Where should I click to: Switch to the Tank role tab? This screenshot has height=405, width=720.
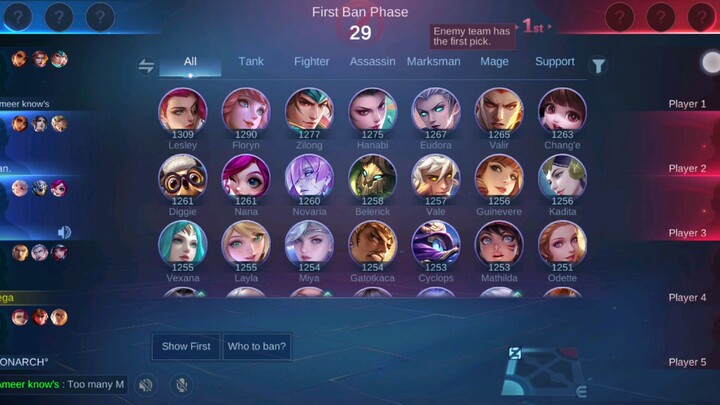tap(251, 62)
